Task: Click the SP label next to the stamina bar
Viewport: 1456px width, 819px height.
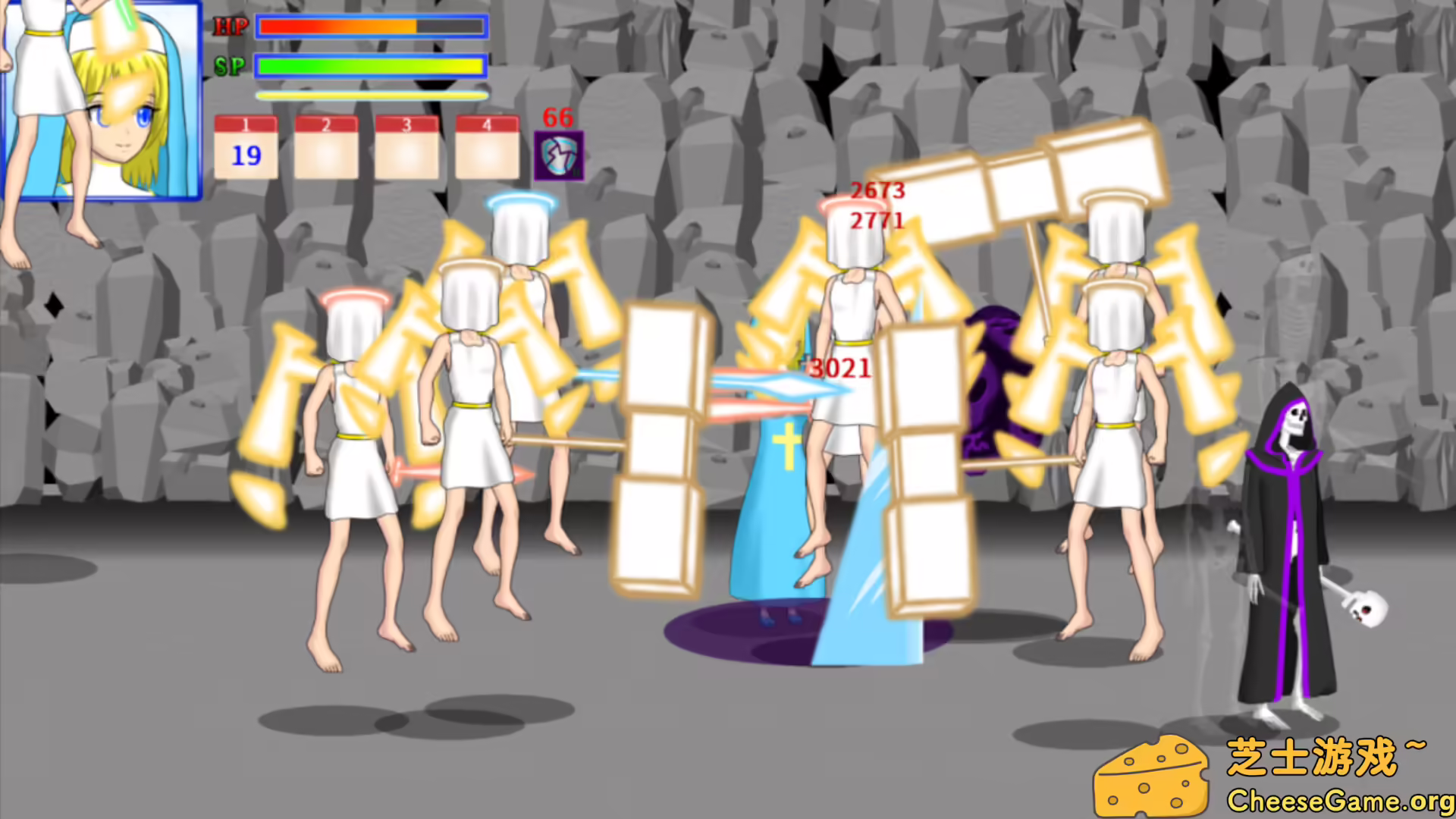Action: 231,66
